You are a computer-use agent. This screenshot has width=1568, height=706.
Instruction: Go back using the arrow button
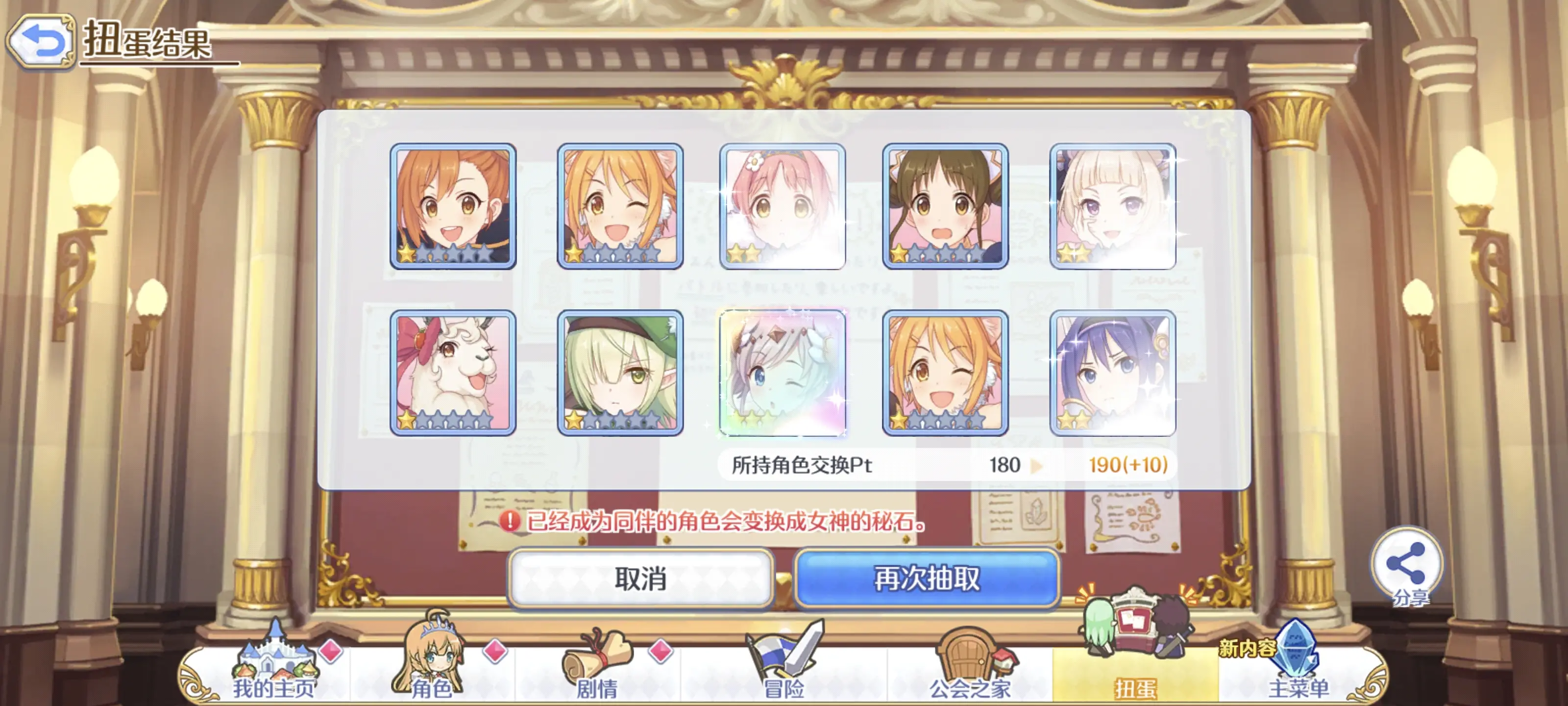(x=41, y=41)
